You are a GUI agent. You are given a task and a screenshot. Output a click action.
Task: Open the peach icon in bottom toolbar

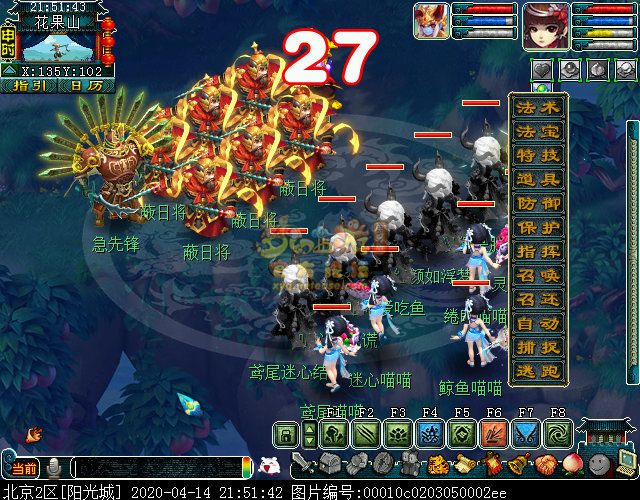coord(573,464)
